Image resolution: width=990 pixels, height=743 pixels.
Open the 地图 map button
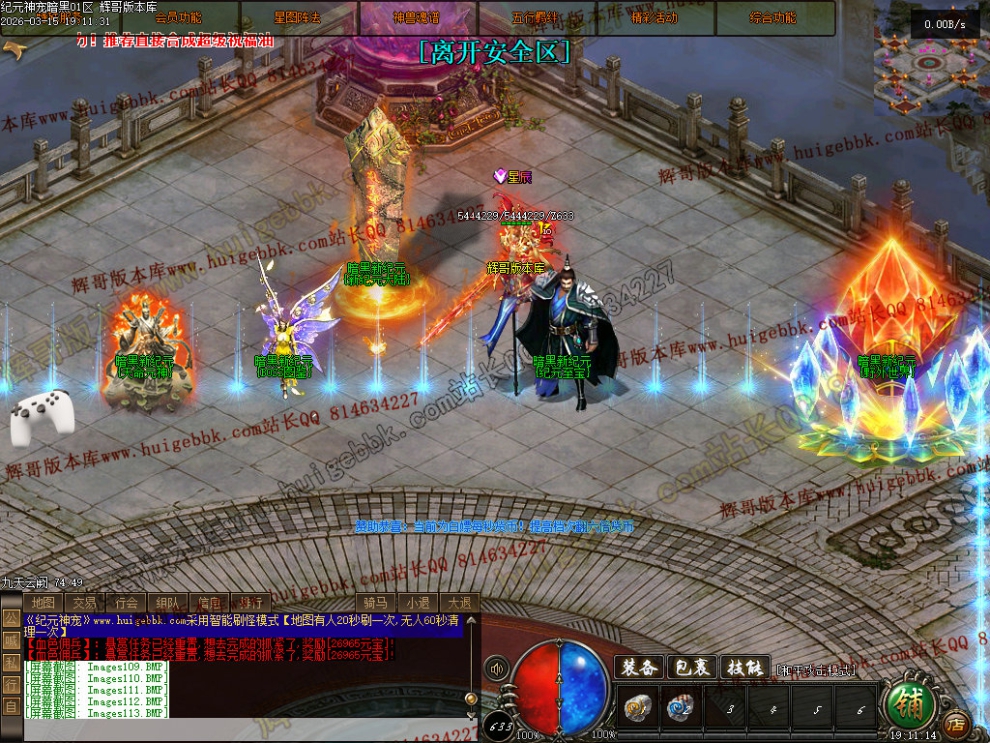pyautogui.click(x=42, y=602)
